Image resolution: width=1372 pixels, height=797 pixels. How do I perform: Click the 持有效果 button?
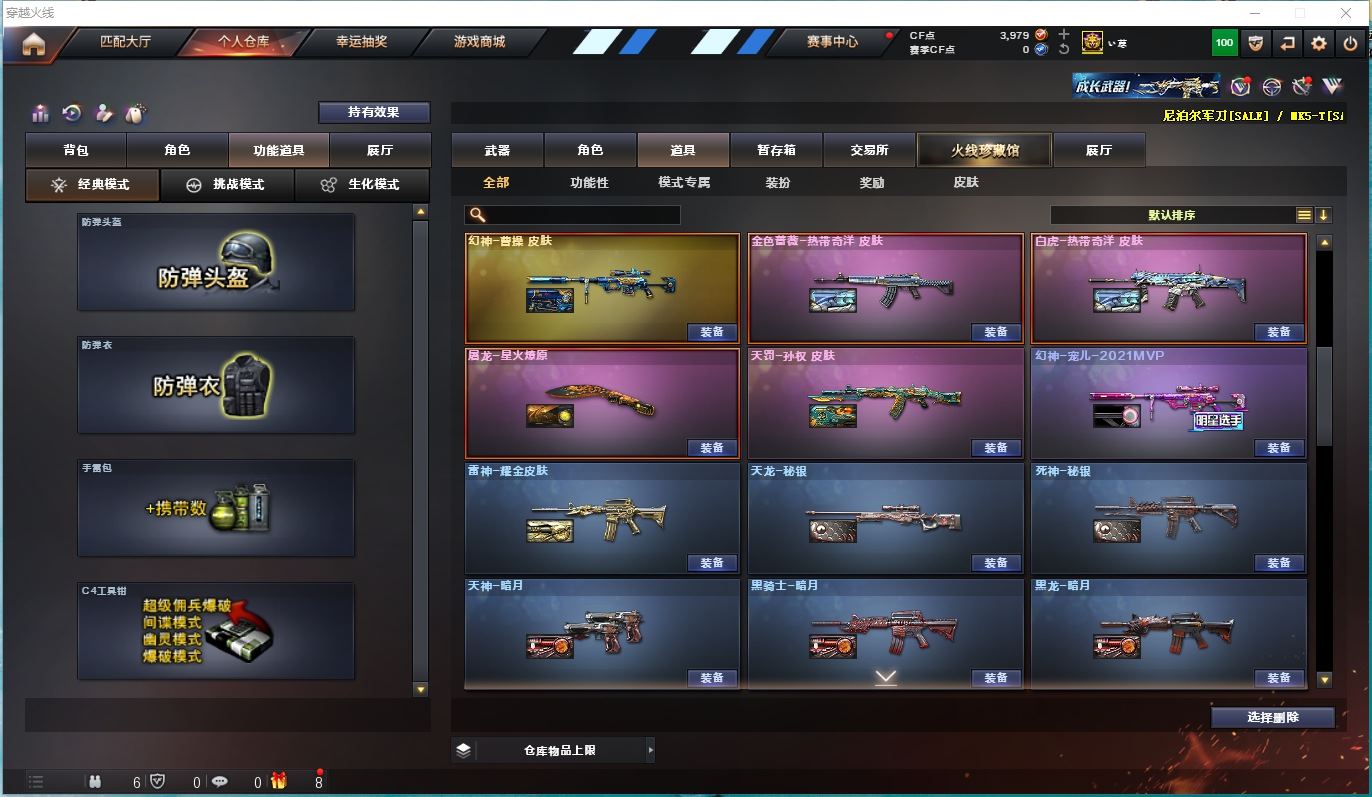(x=374, y=112)
